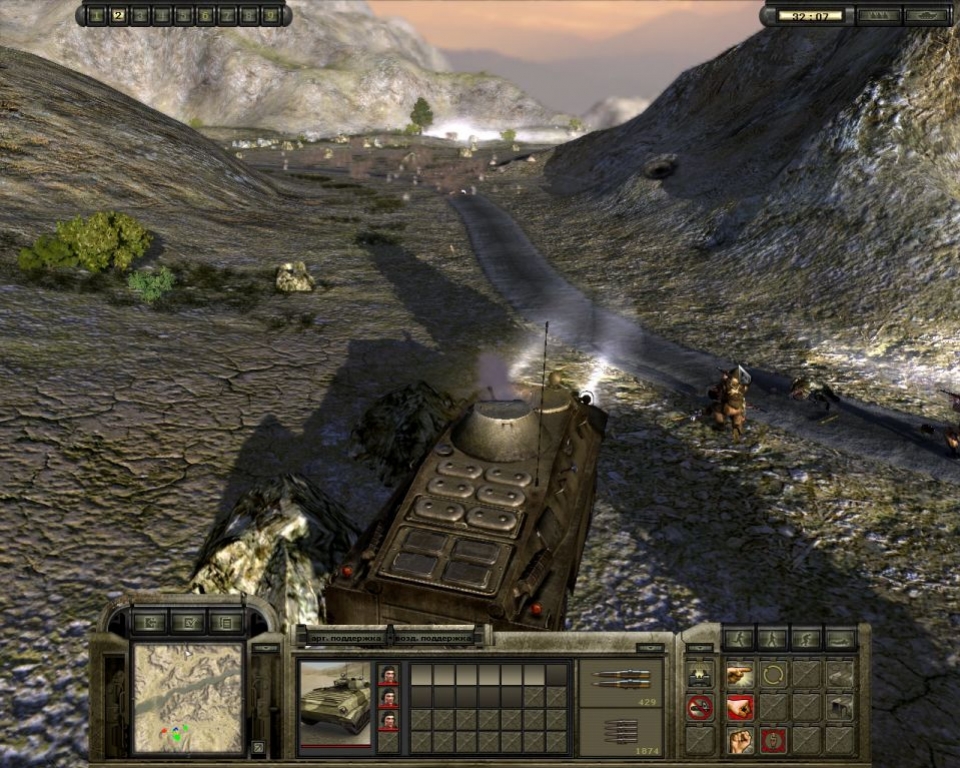Activate the pointing hand command
The width and height of the screenshot is (960, 768).
[740, 674]
